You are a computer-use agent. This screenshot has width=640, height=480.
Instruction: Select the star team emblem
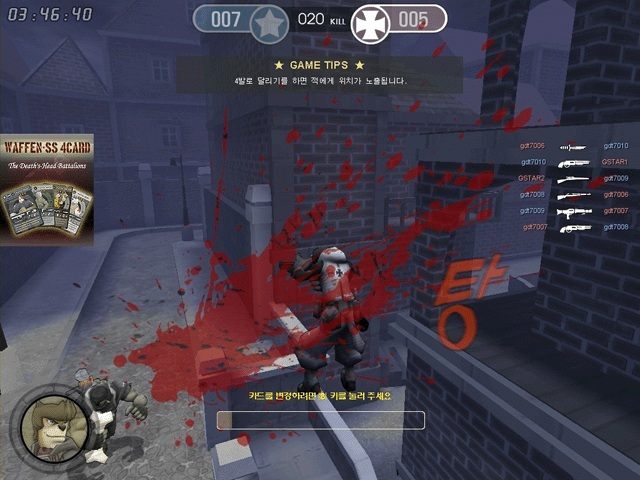[x=268, y=20]
